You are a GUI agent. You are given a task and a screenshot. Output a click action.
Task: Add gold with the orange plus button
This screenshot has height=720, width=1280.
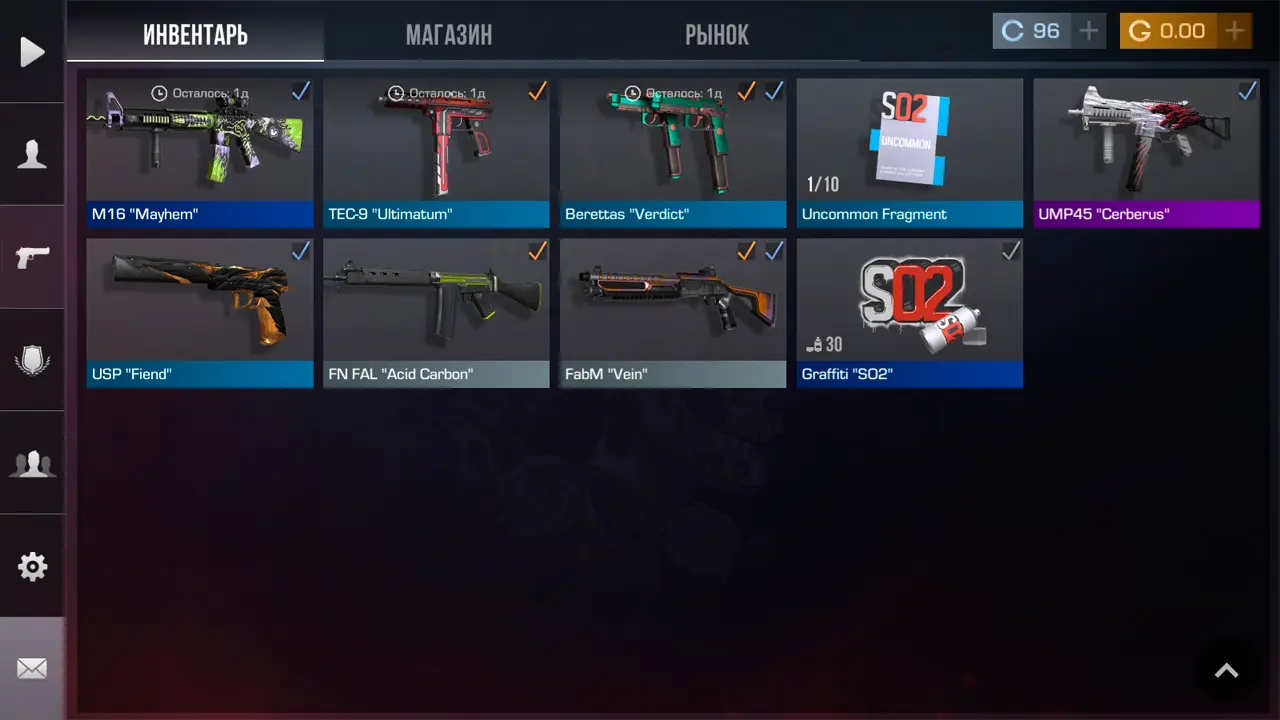pyautogui.click(x=1235, y=31)
